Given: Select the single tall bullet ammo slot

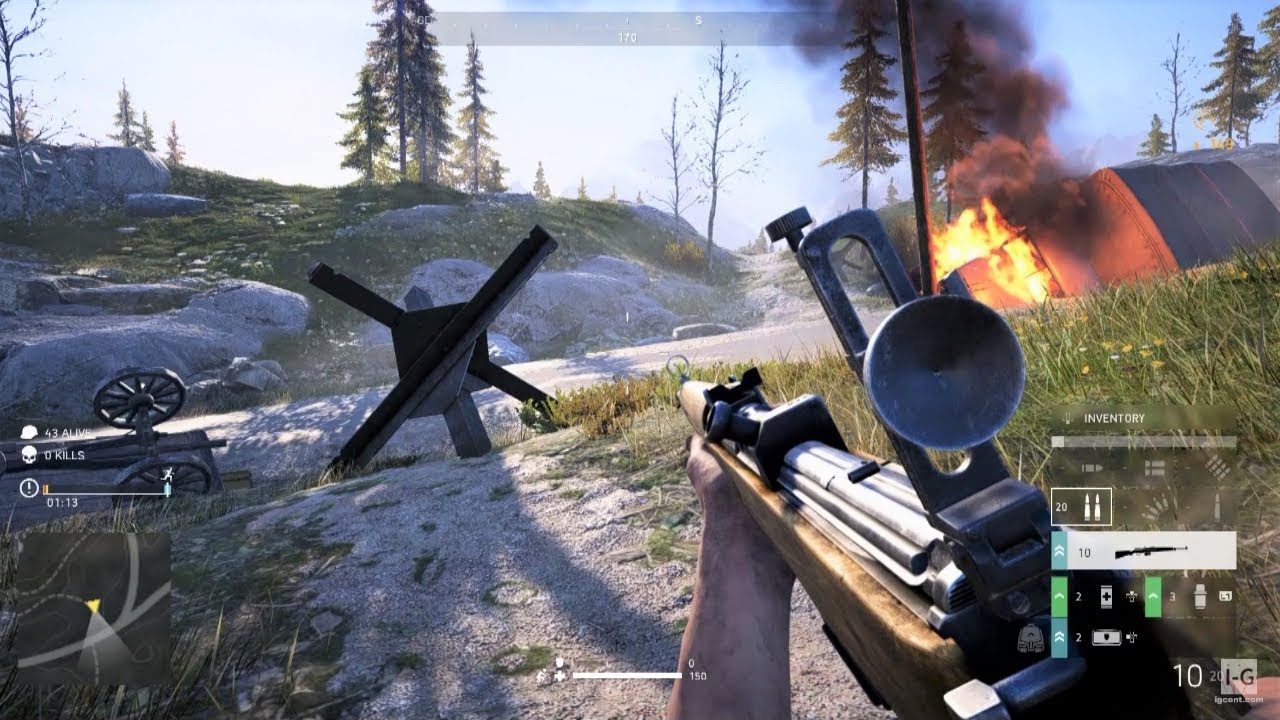Looking at the screenshot, I should point(1216,507).
